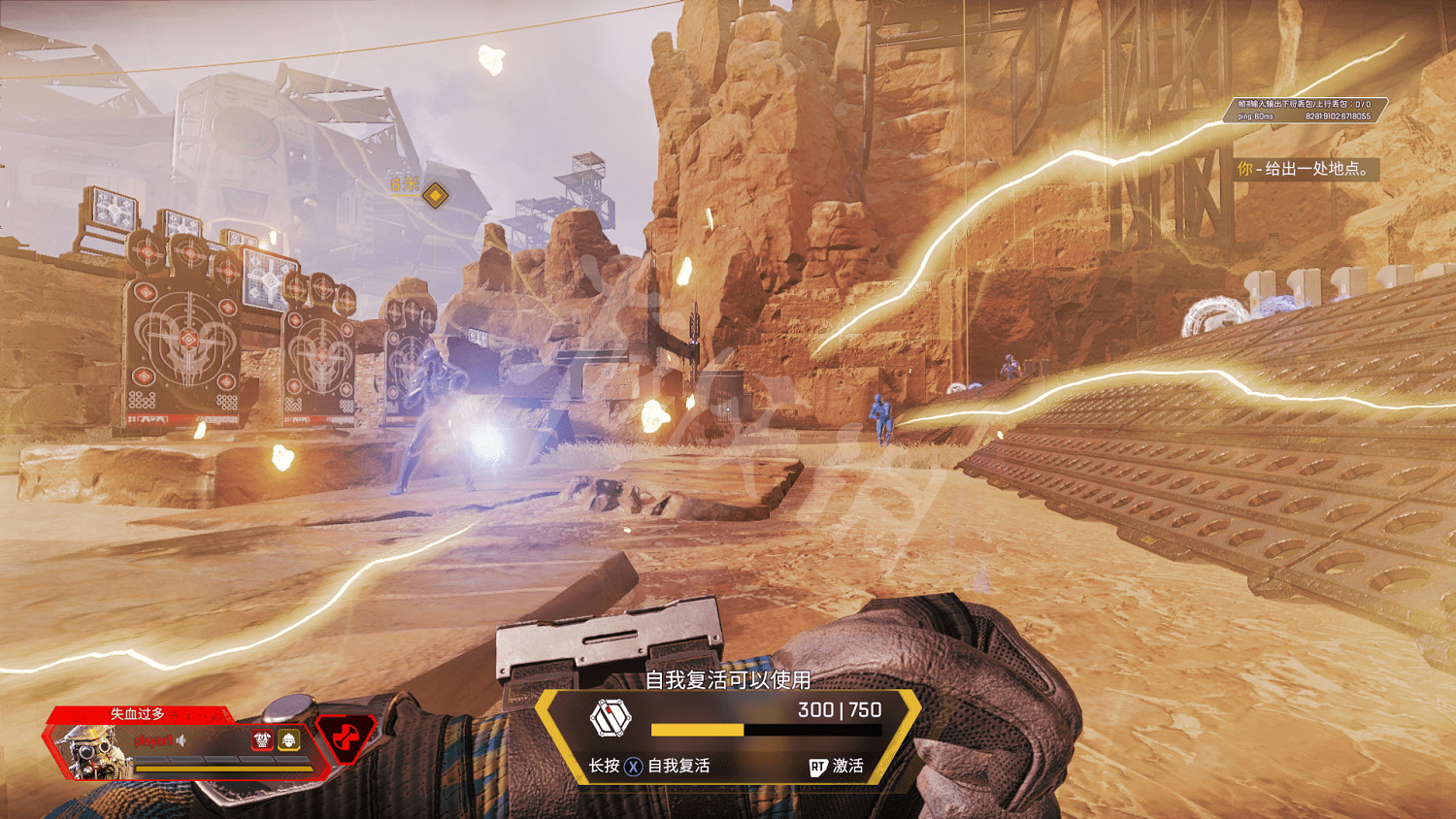Screen dimensions: 1456x819
Task: Toggle the speaker icon beside player1
Action: tap(182, 740)
